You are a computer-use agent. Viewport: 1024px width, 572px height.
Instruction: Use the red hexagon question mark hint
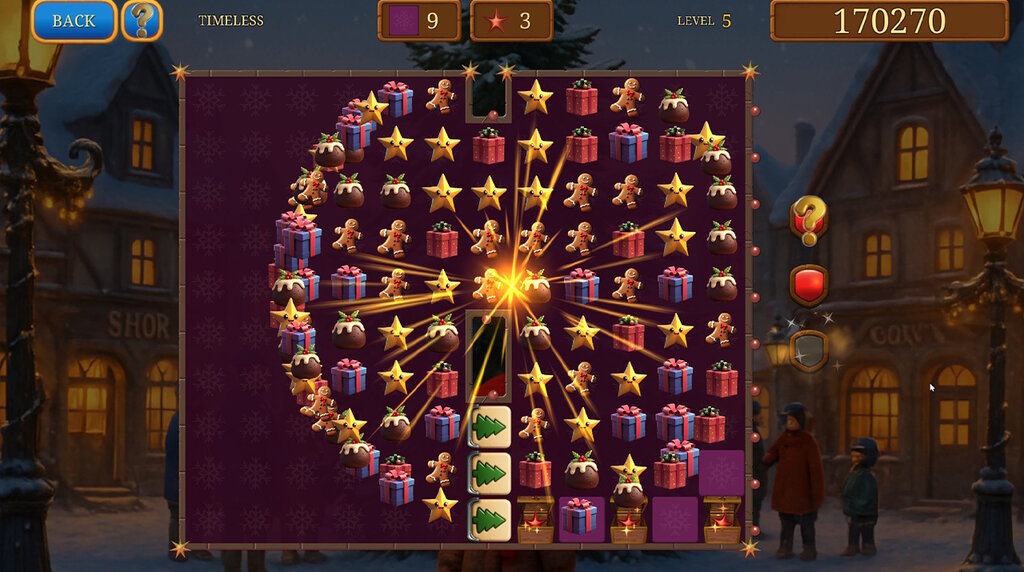(x=809, y=219)
